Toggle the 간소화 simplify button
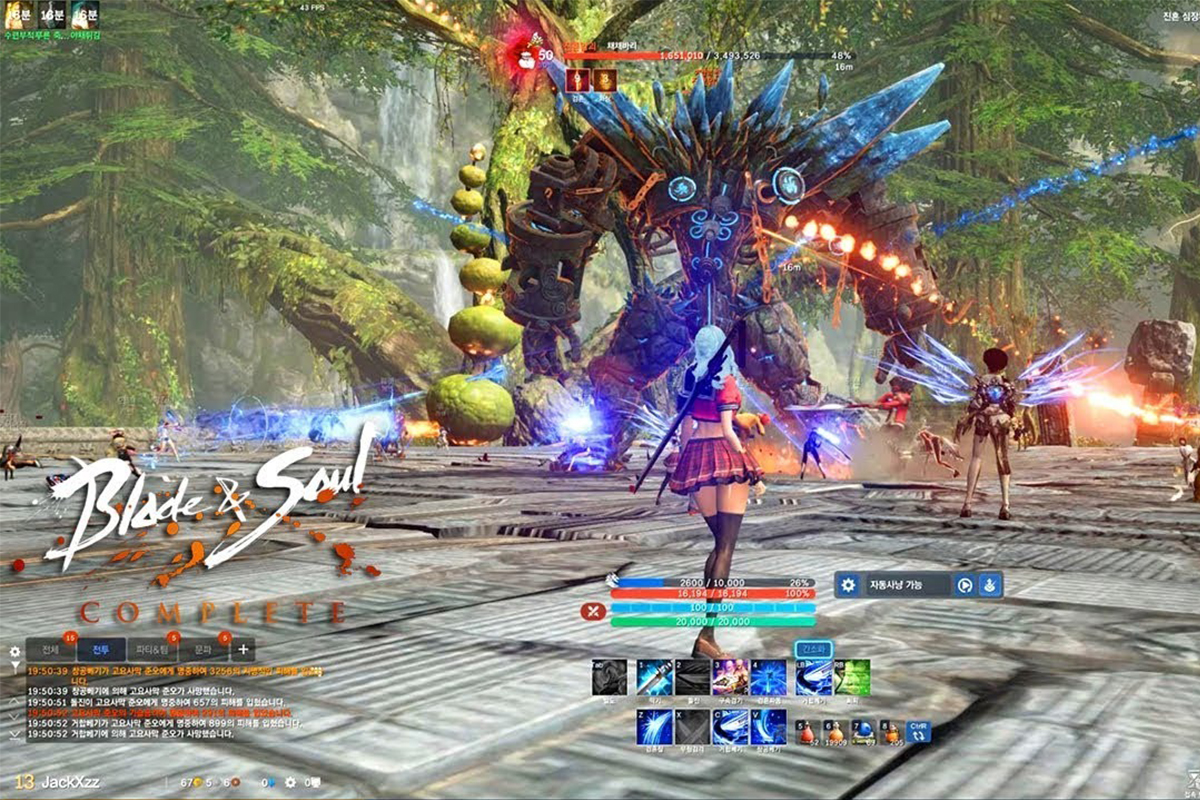Screen dimensions: 1200x800 pyautogui.click(x=813, y=649)
